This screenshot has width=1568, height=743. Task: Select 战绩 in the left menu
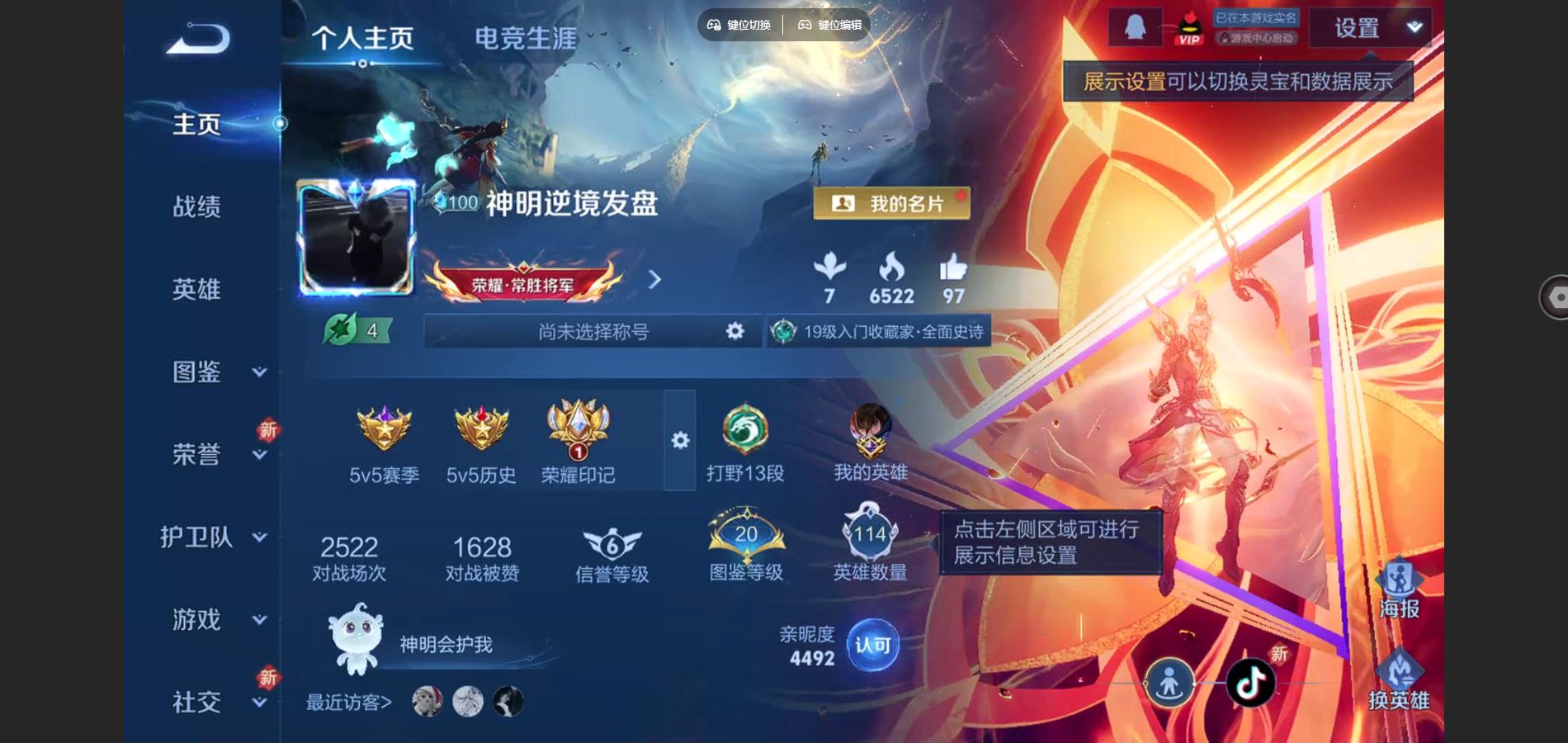click(198, 208)
